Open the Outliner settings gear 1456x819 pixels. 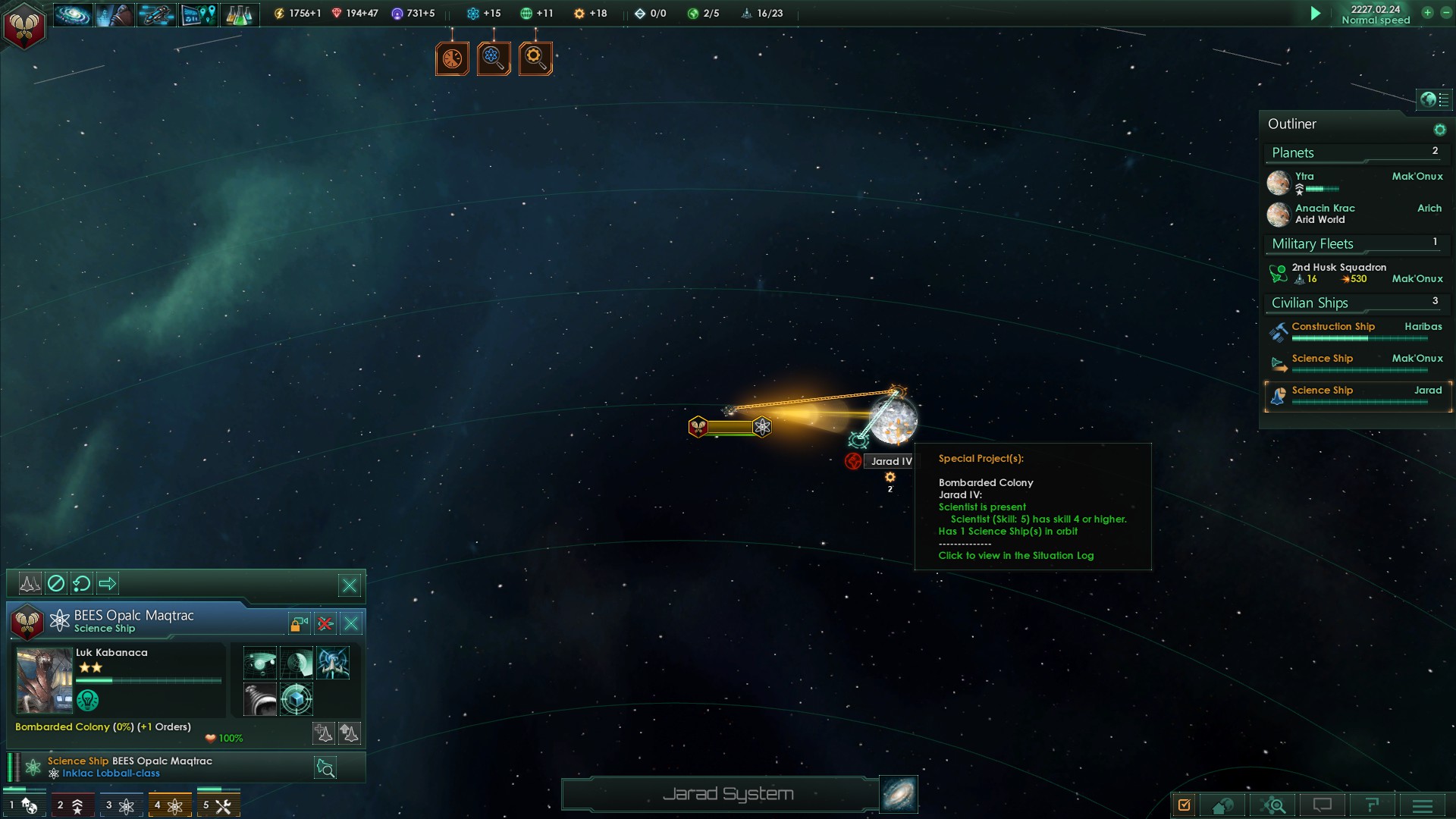(1439, 130)
